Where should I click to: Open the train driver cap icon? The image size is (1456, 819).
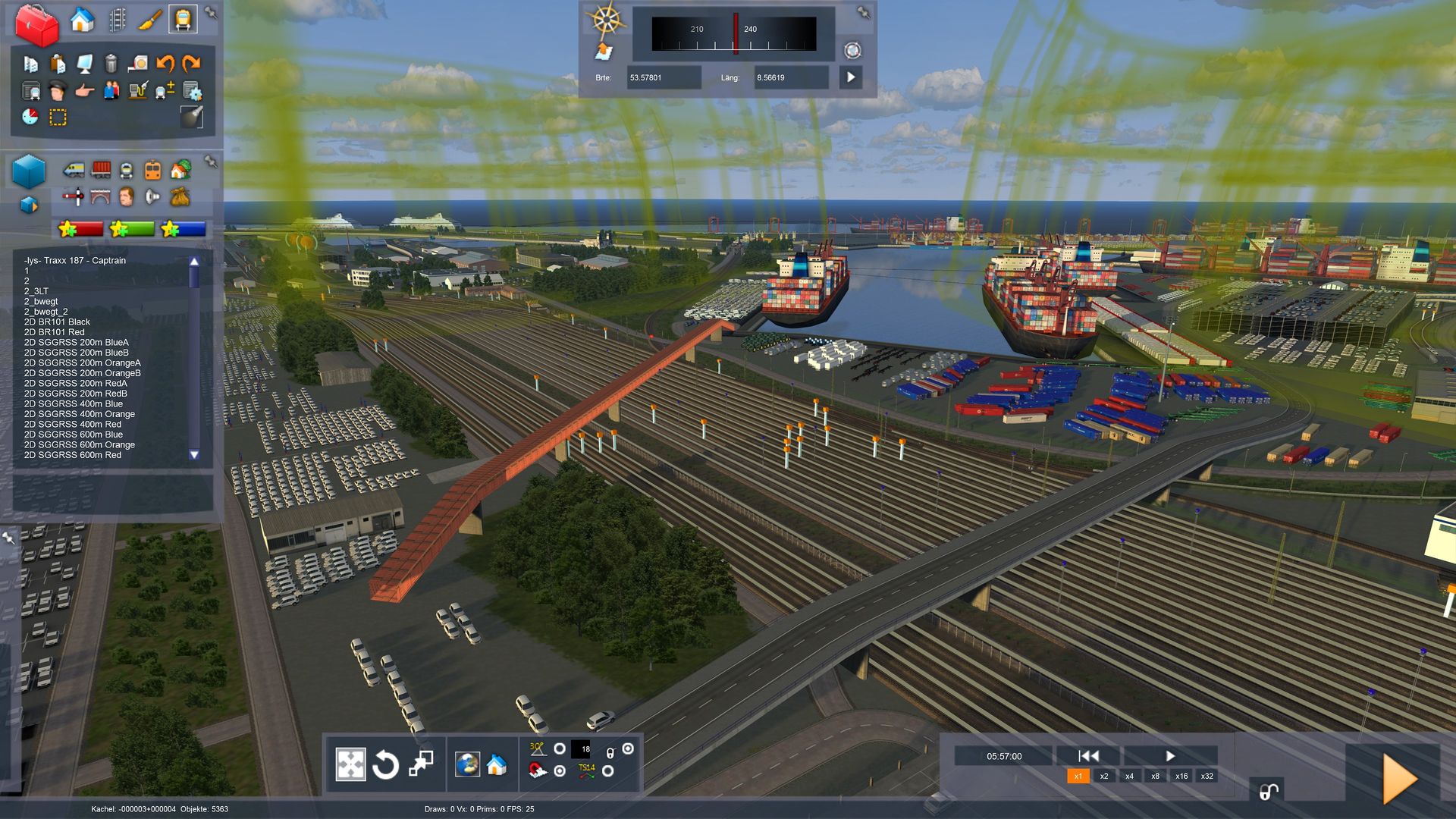coord(57,91)
